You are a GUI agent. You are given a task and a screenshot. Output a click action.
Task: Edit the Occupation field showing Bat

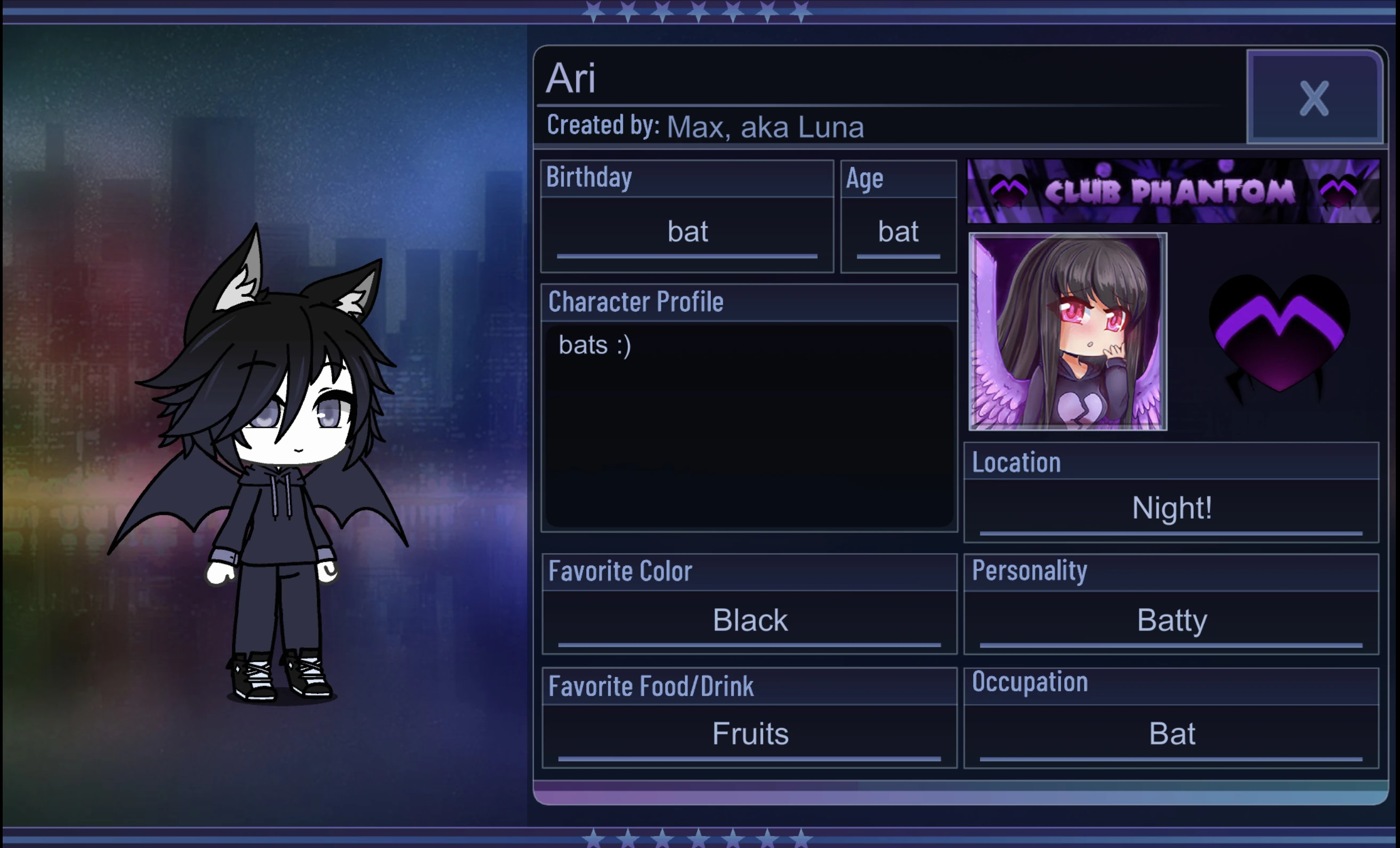1171,733
